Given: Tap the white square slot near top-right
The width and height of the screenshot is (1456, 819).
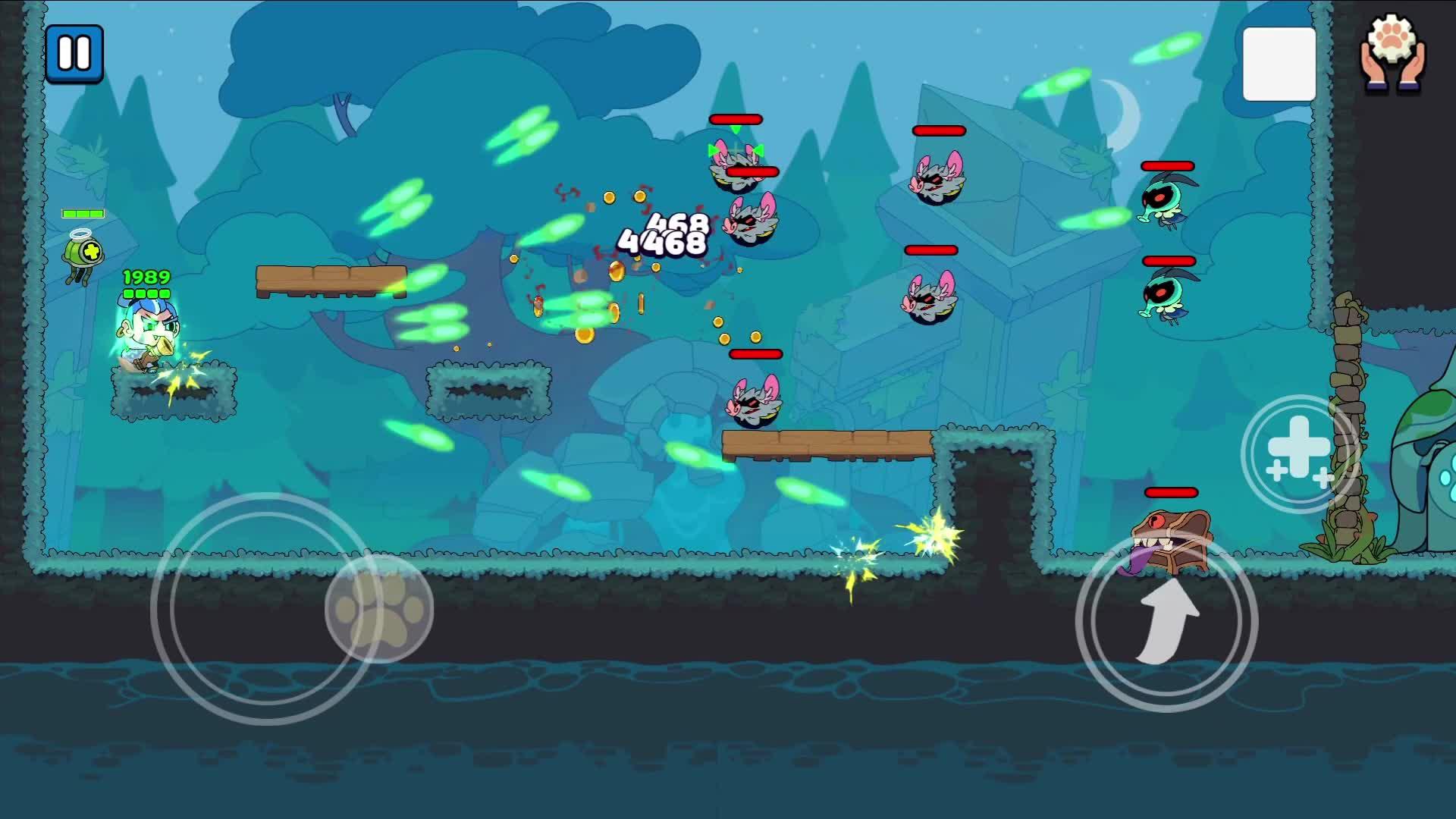Looking at the screenshot, I should coord(1279,61).
